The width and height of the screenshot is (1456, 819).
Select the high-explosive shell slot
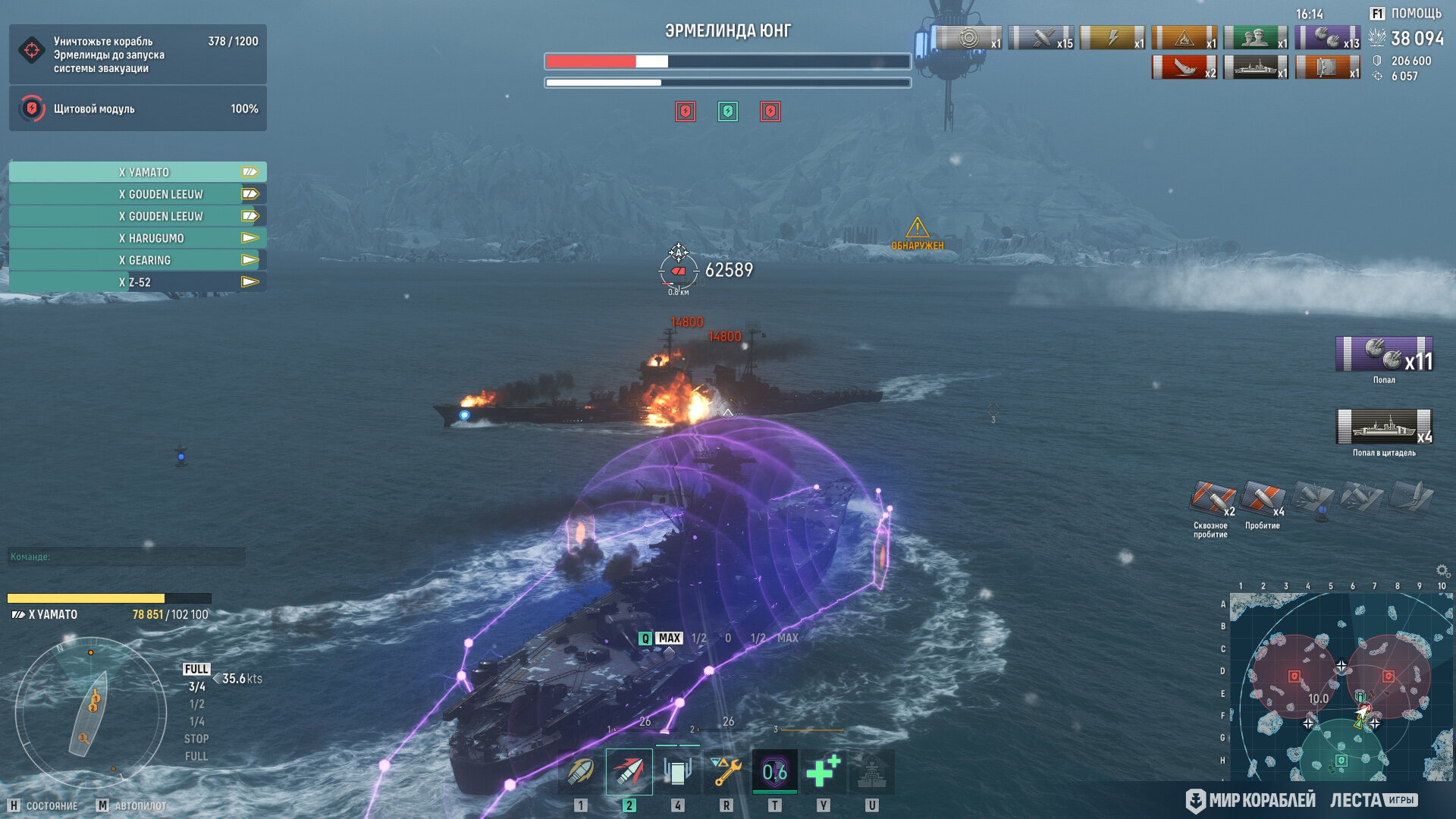[x=581, y=772]
